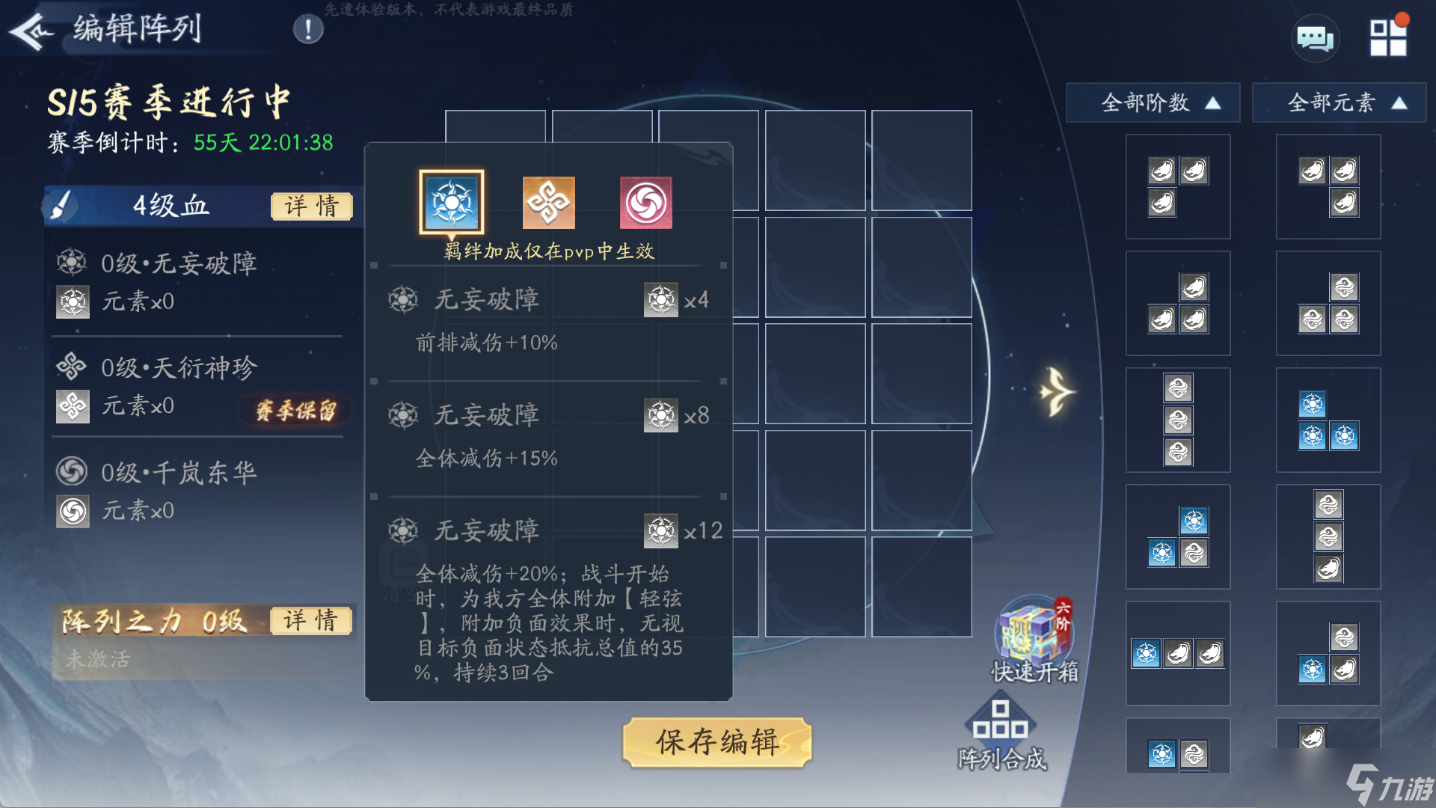Screen dimensions: 1436x808
Task: Switch to the pink element tab in popup
Action: pyautogui.click(x=645, y=200)
